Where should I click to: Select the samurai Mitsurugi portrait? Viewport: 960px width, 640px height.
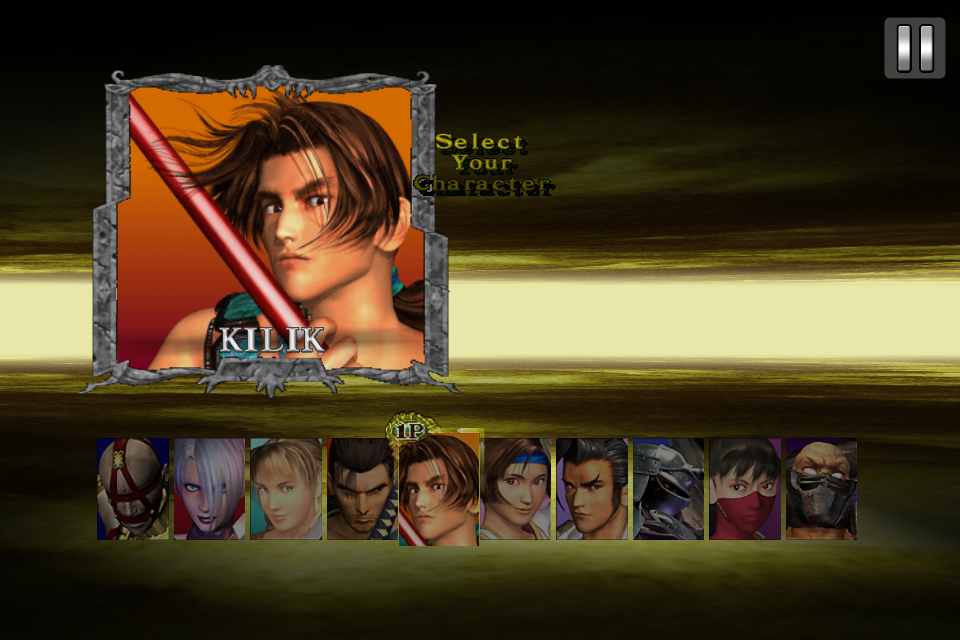[x=361, y=489]
